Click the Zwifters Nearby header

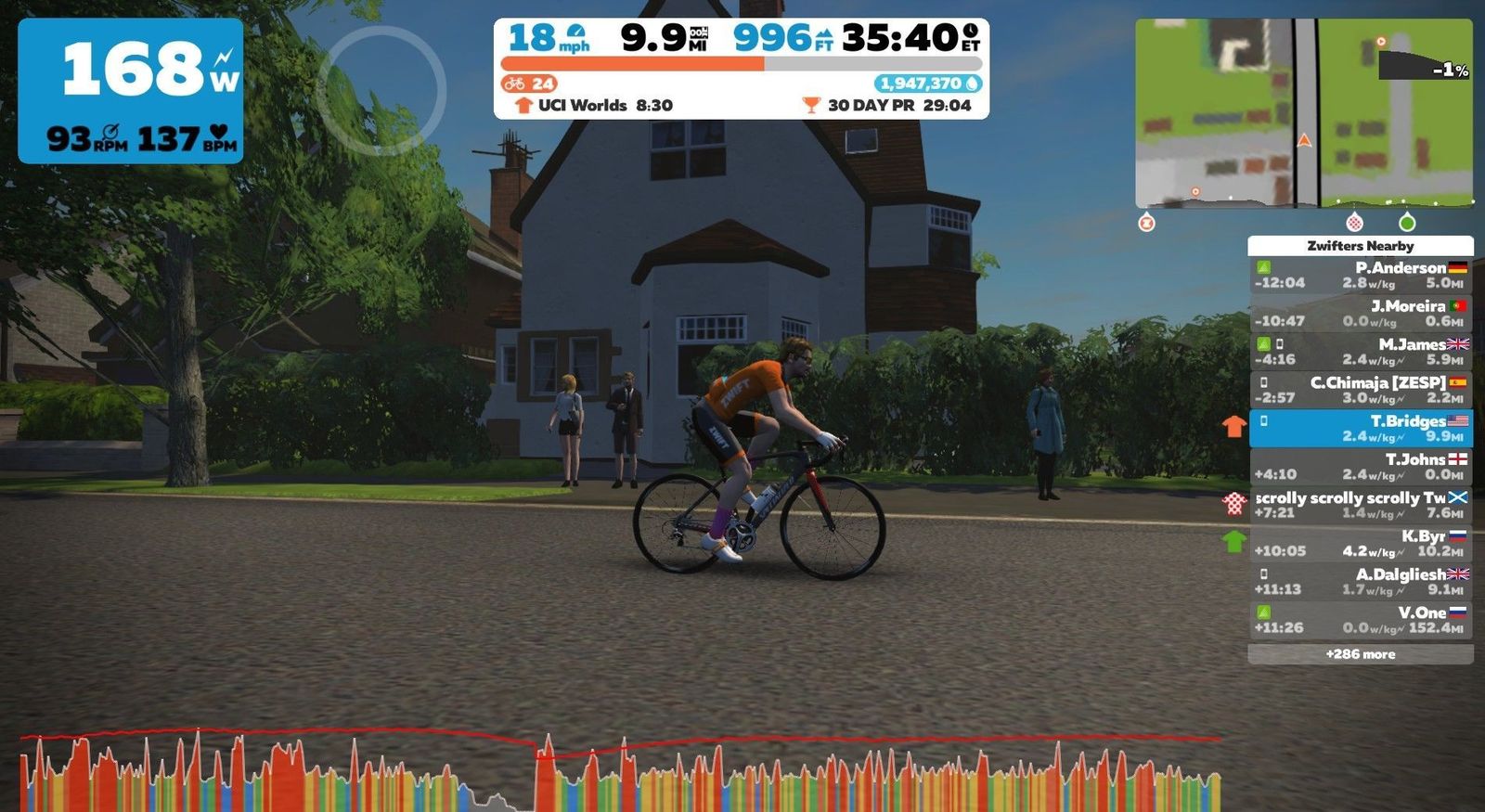click(1361, 246)
